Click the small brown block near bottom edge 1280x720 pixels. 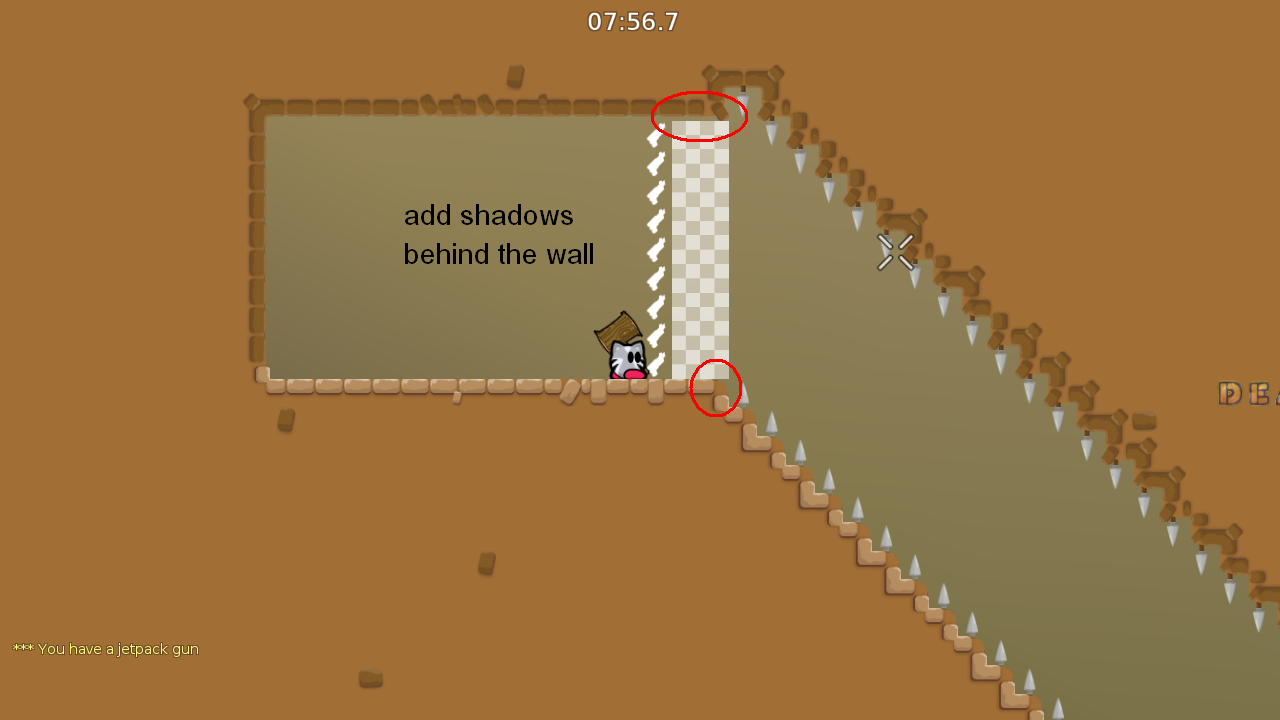point(369,679)
